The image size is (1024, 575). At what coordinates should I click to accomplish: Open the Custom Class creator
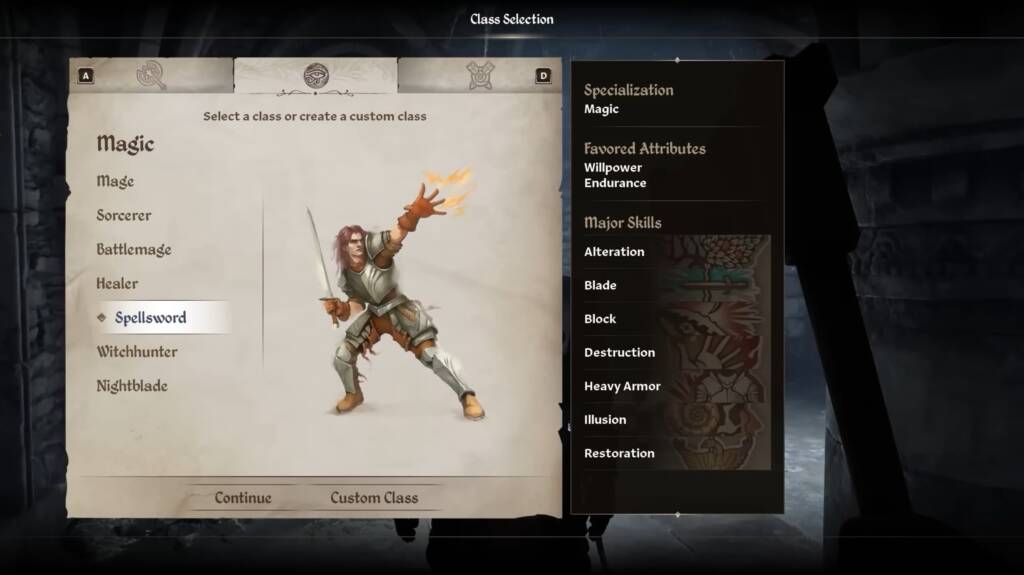coord(374,497)
